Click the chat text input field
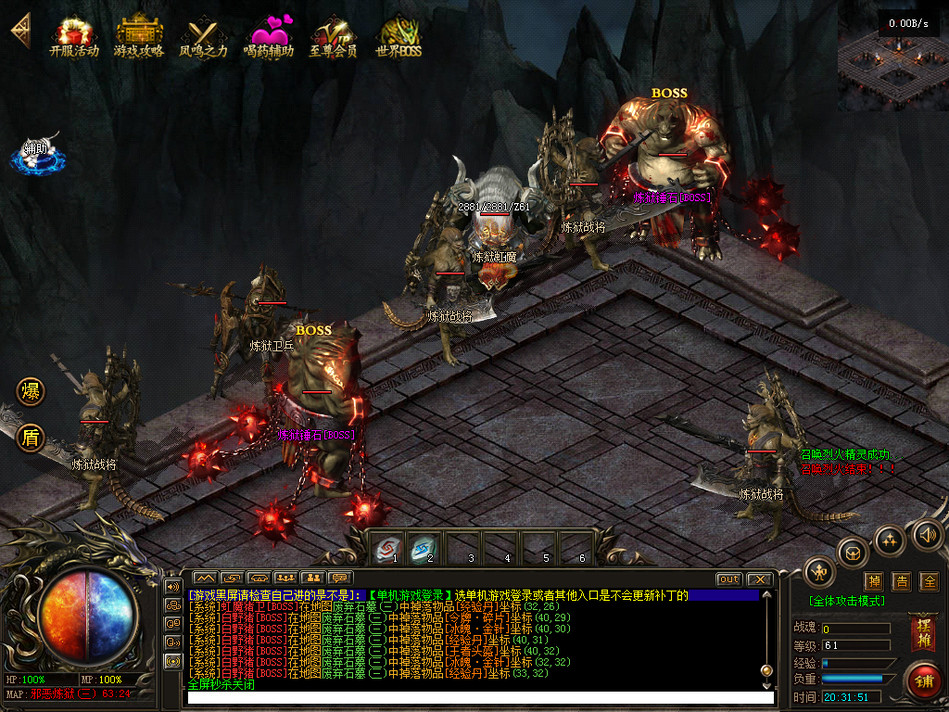Screen dimensions: 949x712 pos(470,697)
